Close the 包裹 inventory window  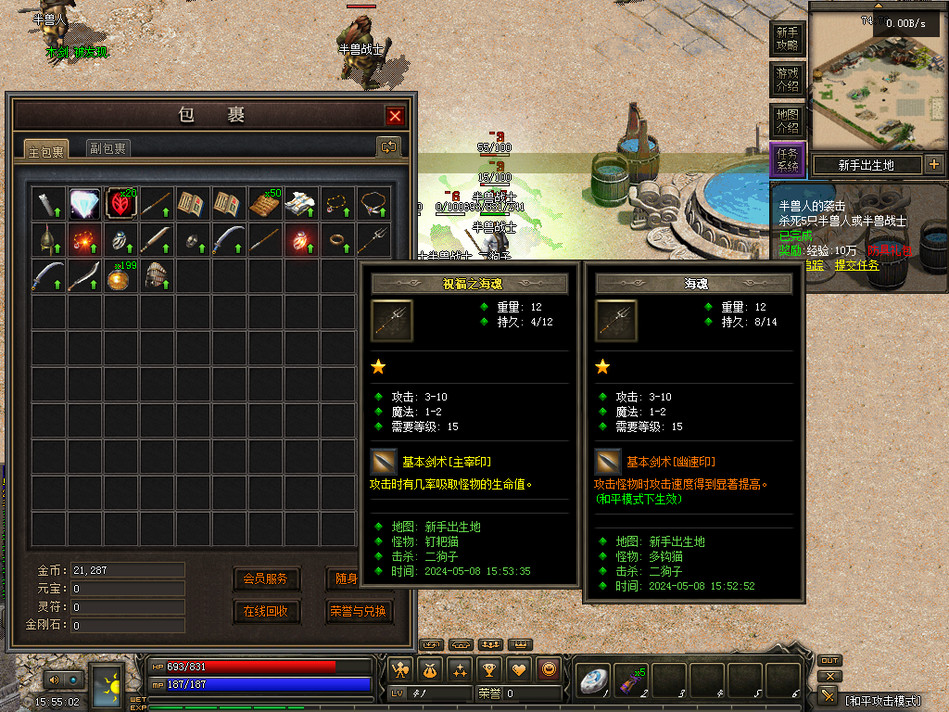click(395, 115)
